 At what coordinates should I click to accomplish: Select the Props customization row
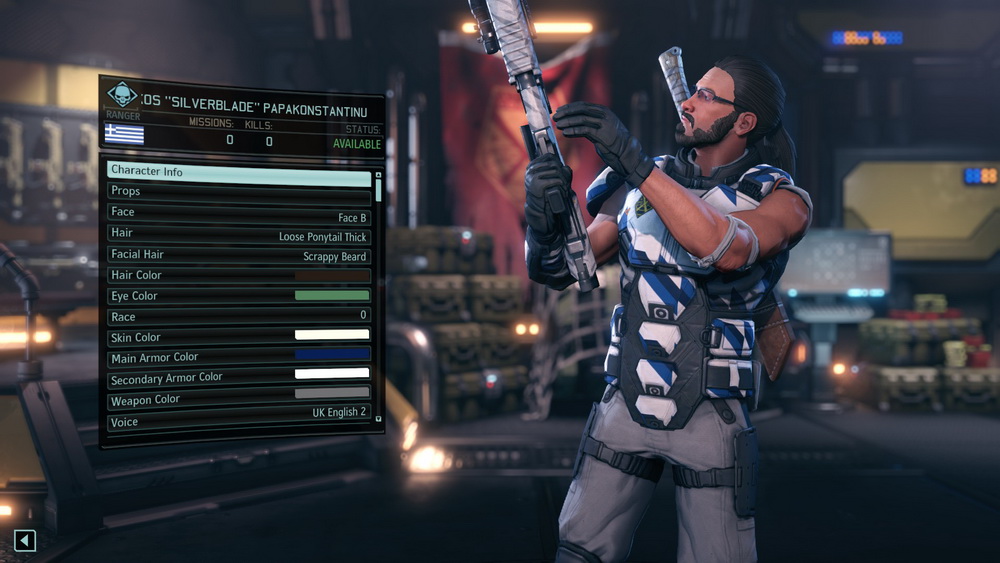239,191
